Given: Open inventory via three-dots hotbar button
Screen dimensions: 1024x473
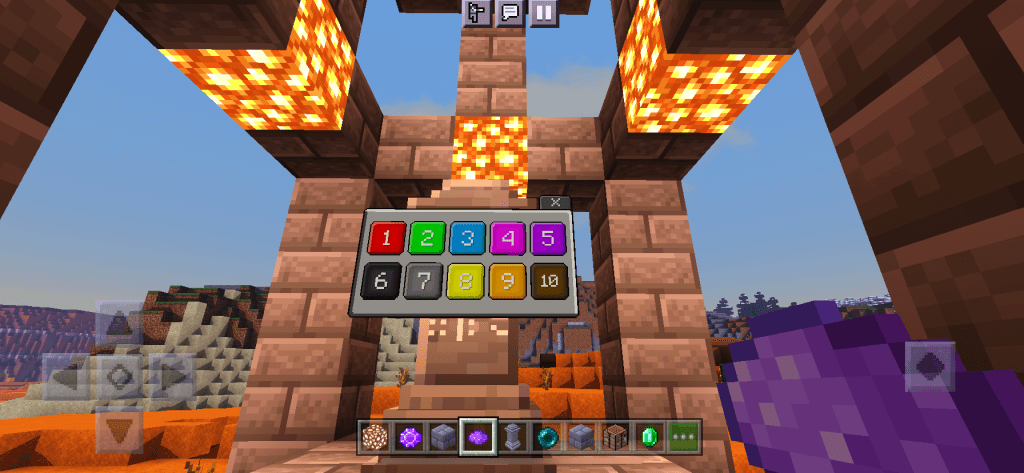Looking at the screenshot, I should pyautogui.click(x=686, y=437).
